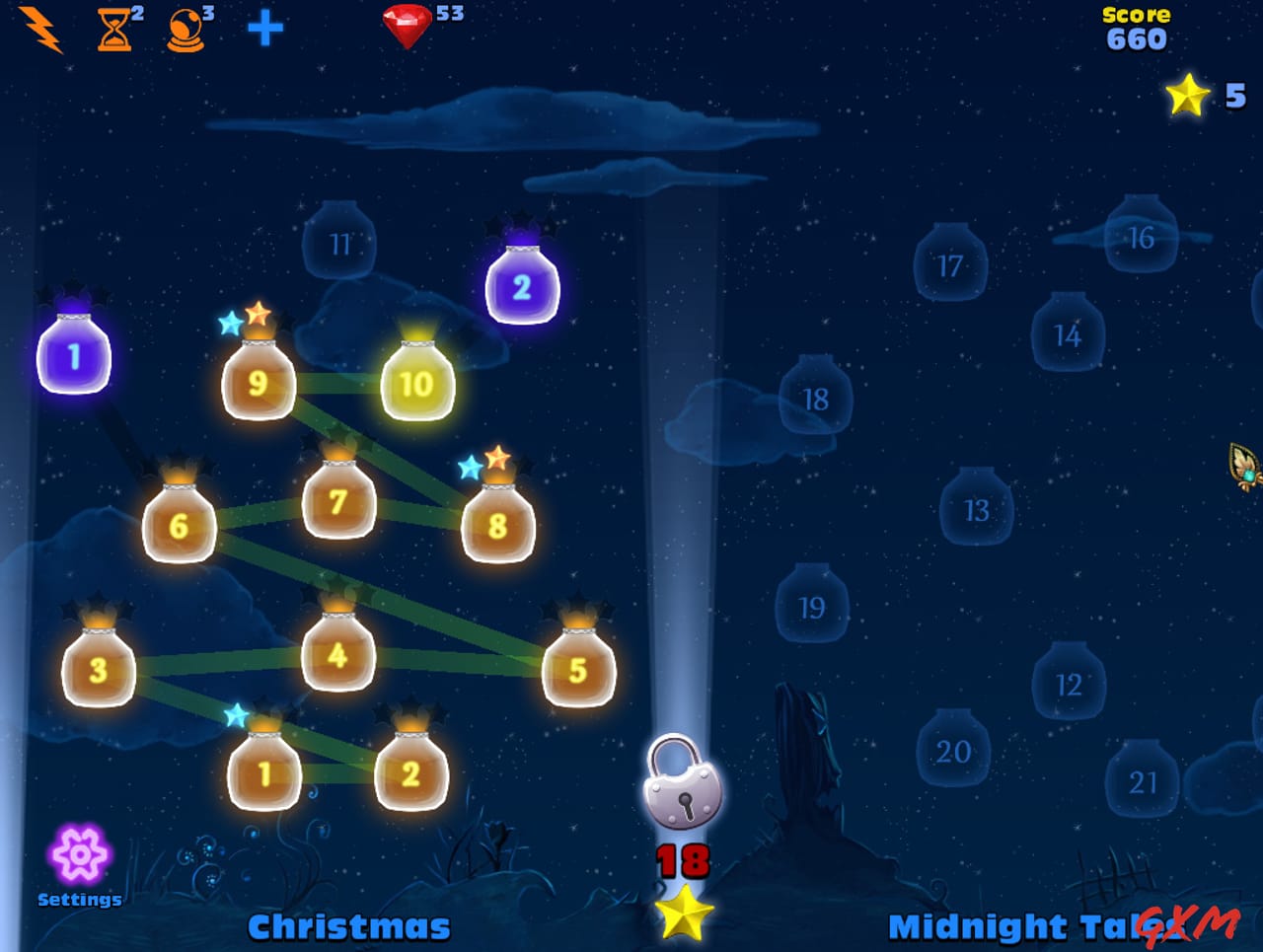1263x952 pixels.
Task: Open the hourglass booster with 2 charges
Action: click(x=111, y=27)
